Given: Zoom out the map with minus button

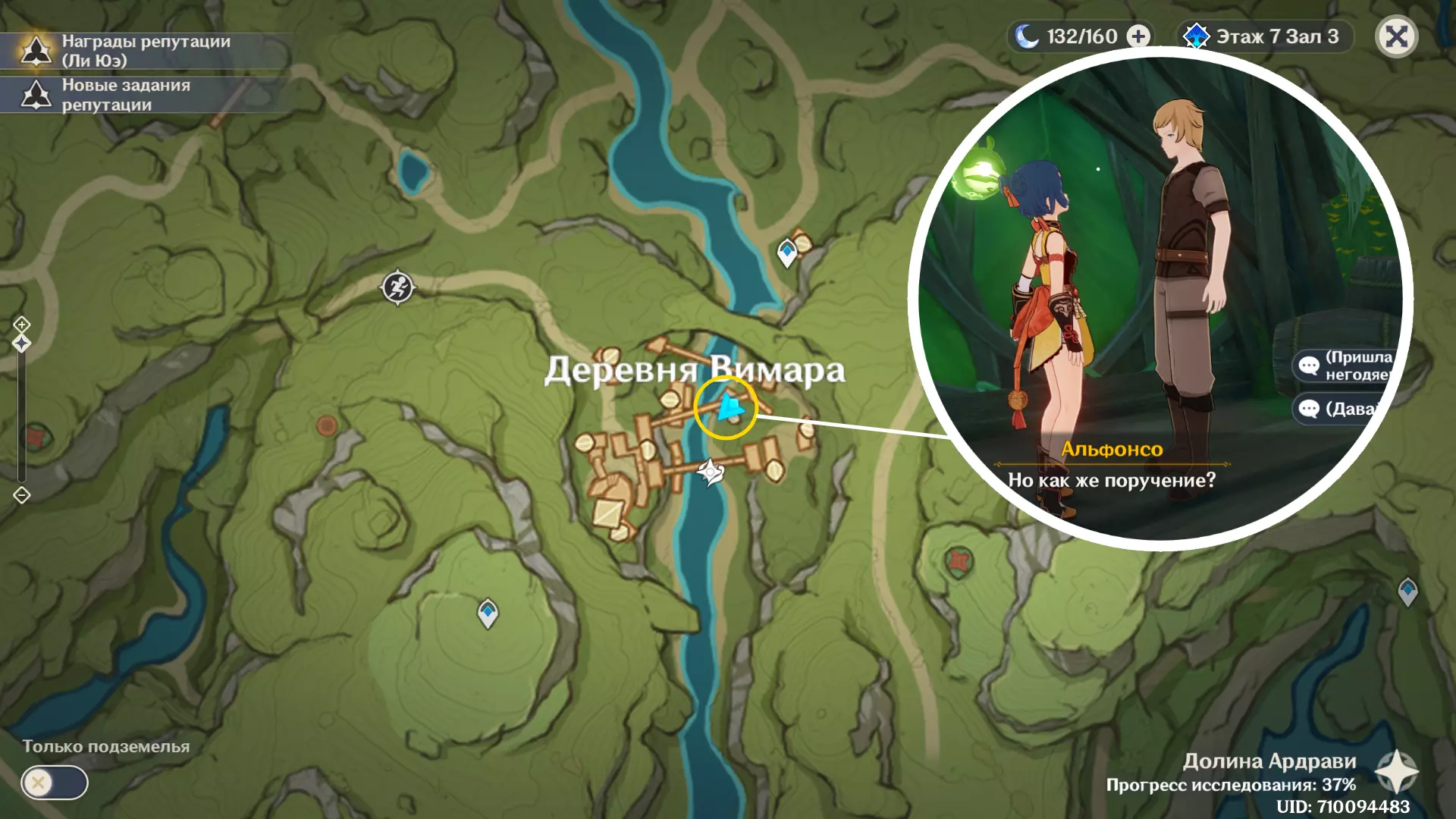Looking at the screenshot, I should (x=21, y=495).
